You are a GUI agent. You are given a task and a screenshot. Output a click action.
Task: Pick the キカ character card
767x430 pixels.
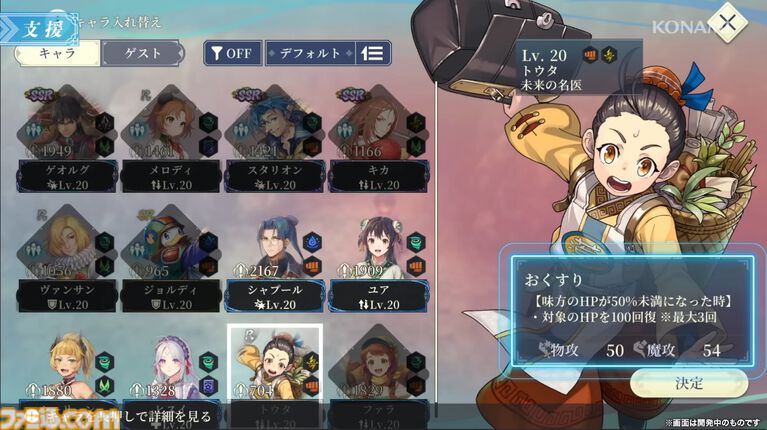(x=376, y=137)
